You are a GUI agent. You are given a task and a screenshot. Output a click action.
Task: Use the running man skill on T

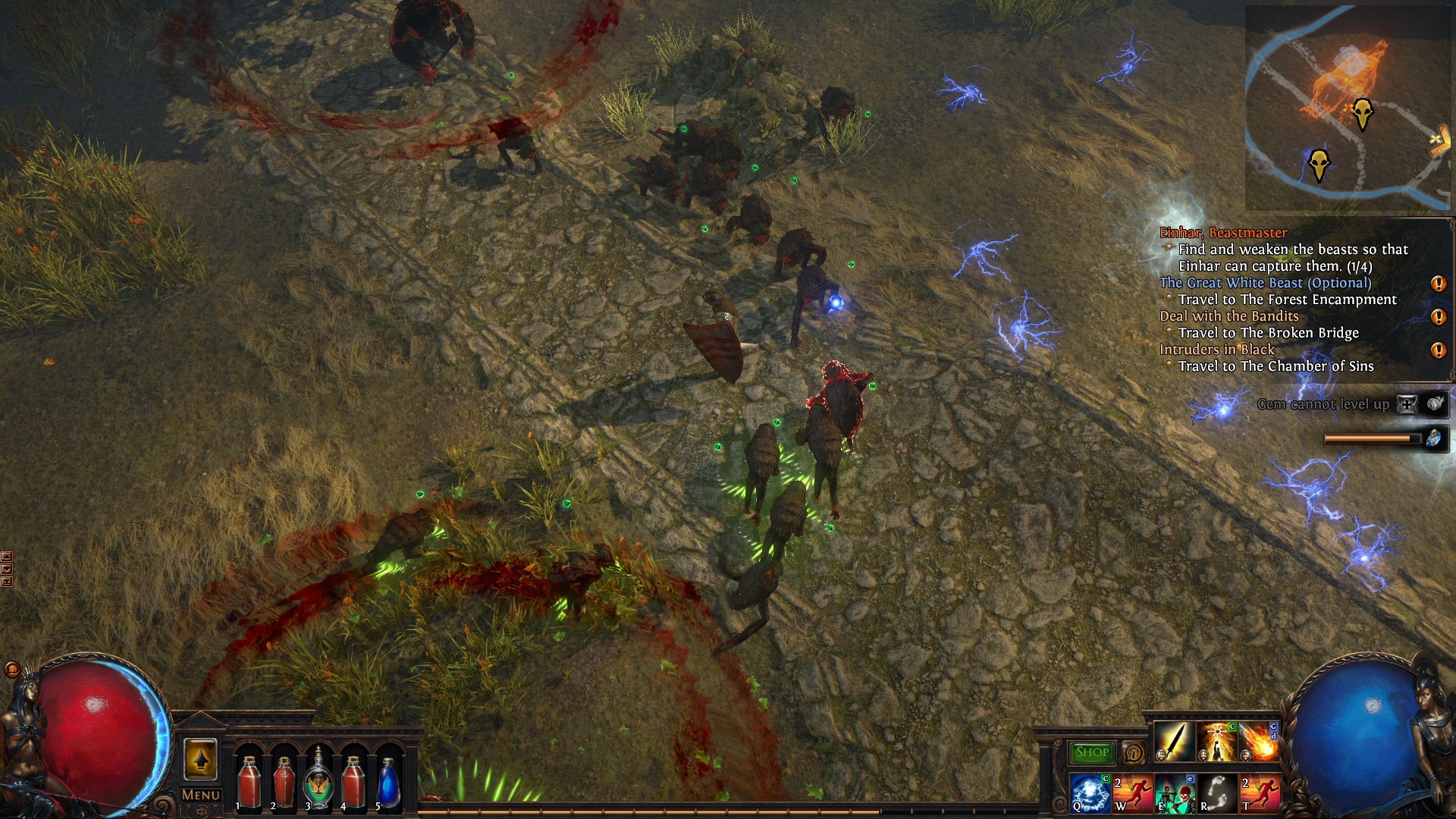coord(1260,792)
